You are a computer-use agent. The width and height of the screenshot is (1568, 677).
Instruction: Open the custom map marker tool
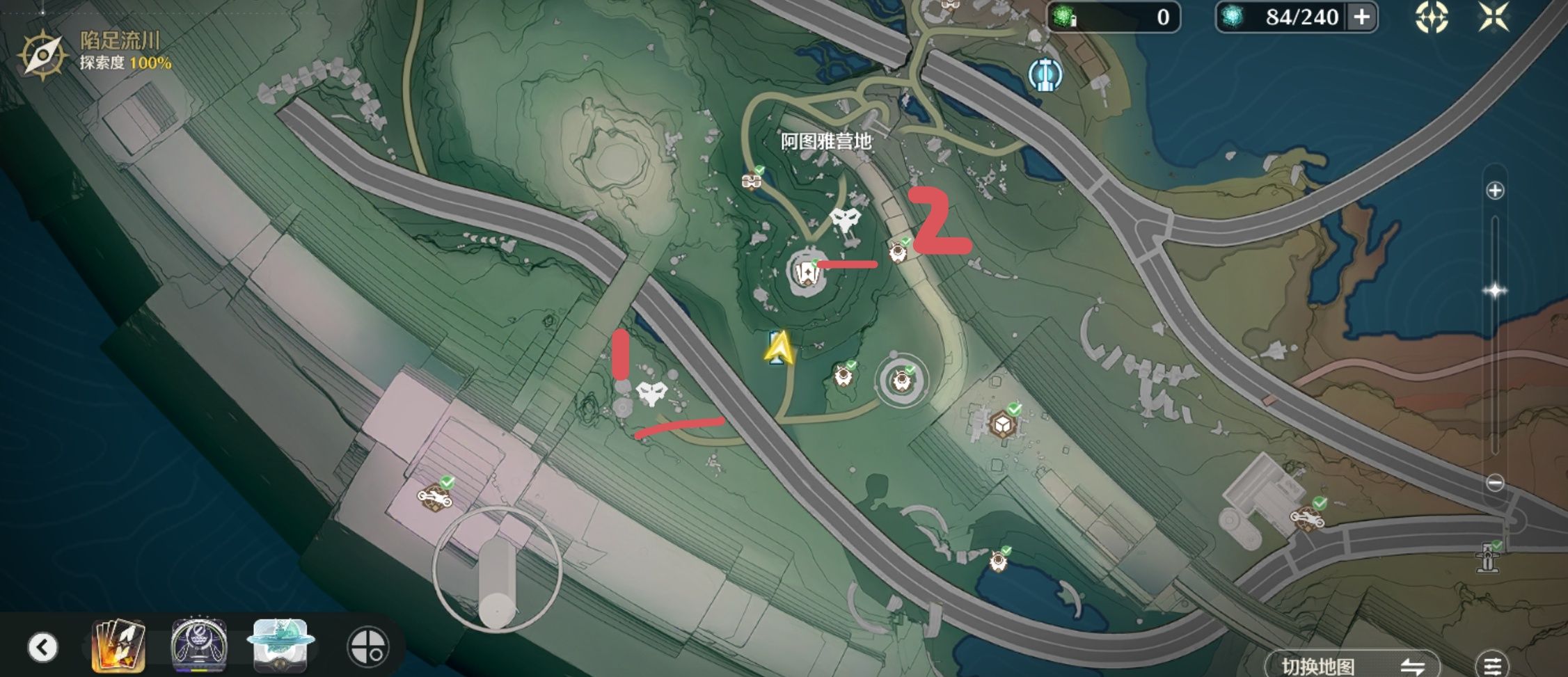(x=367, y=647)
